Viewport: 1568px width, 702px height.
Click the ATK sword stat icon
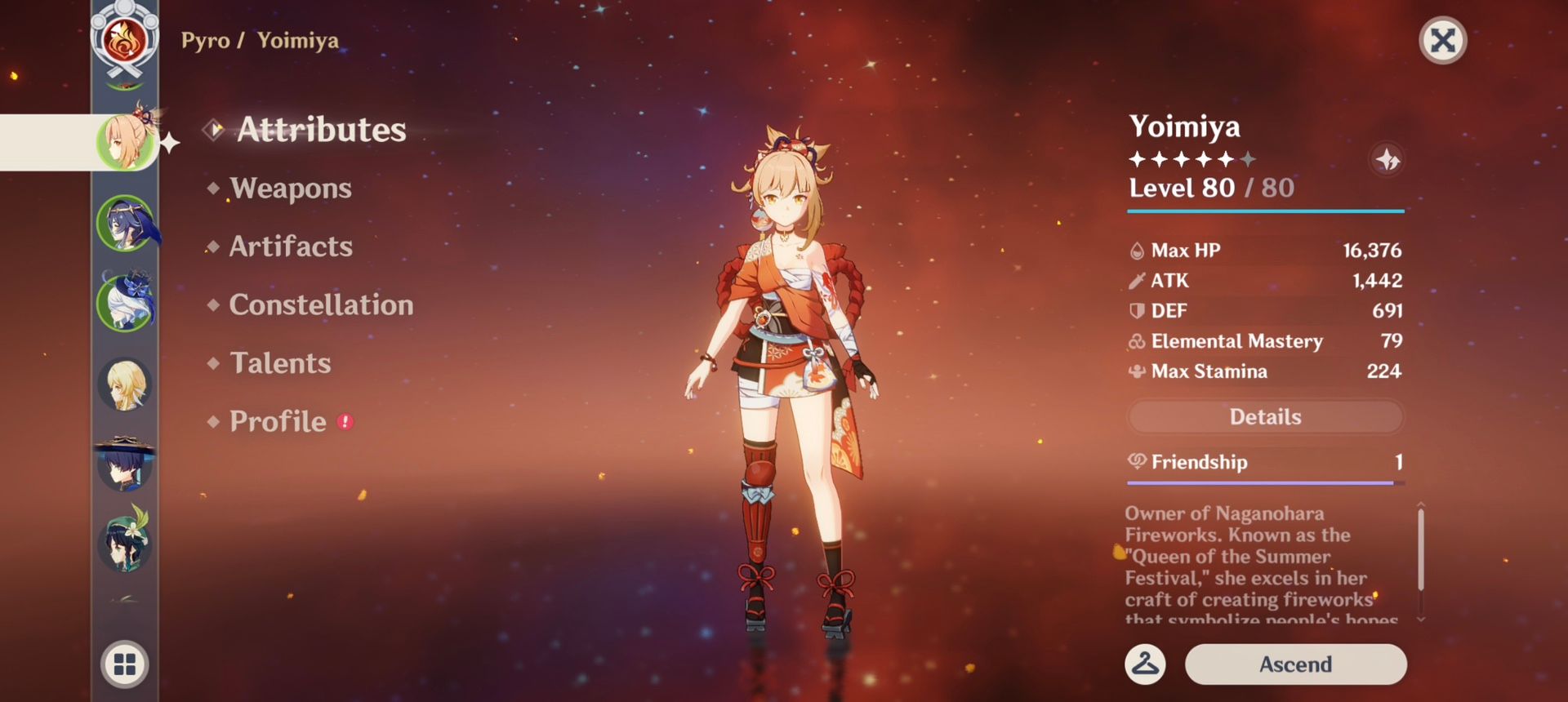click(1137, 281)
